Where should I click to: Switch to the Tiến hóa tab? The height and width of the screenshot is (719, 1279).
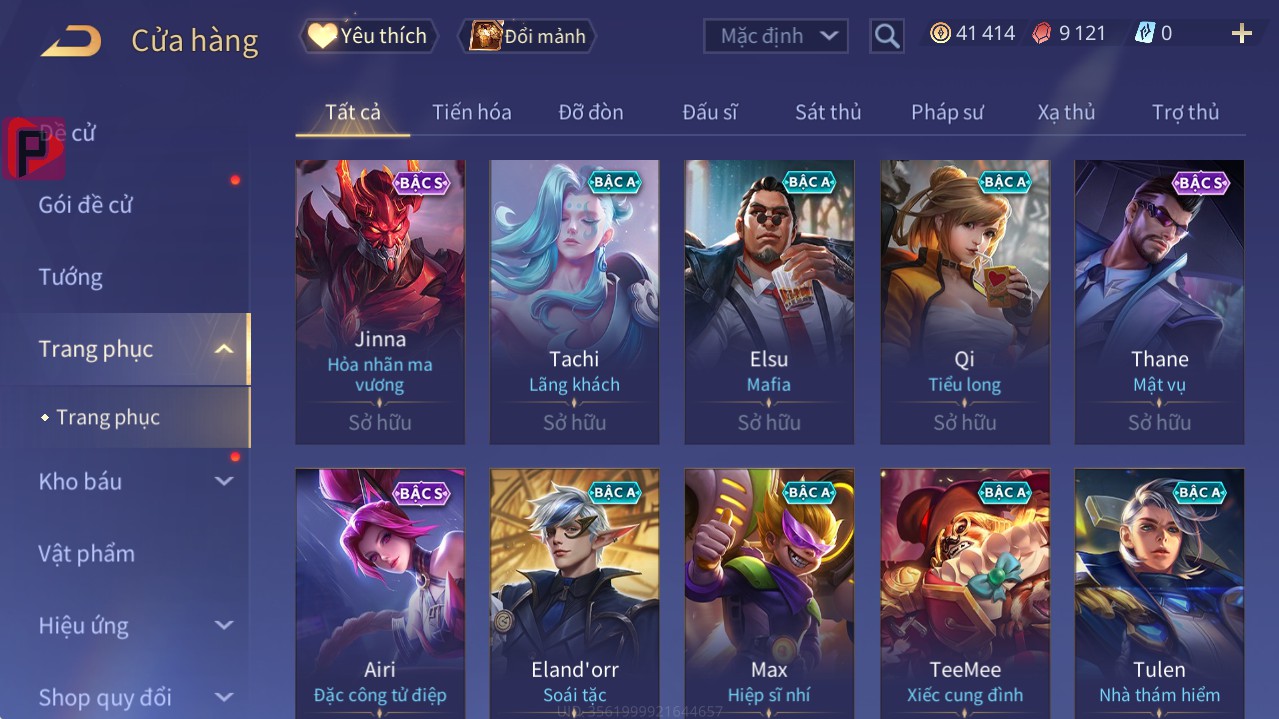pyautogui.click(x=471, y=112)
